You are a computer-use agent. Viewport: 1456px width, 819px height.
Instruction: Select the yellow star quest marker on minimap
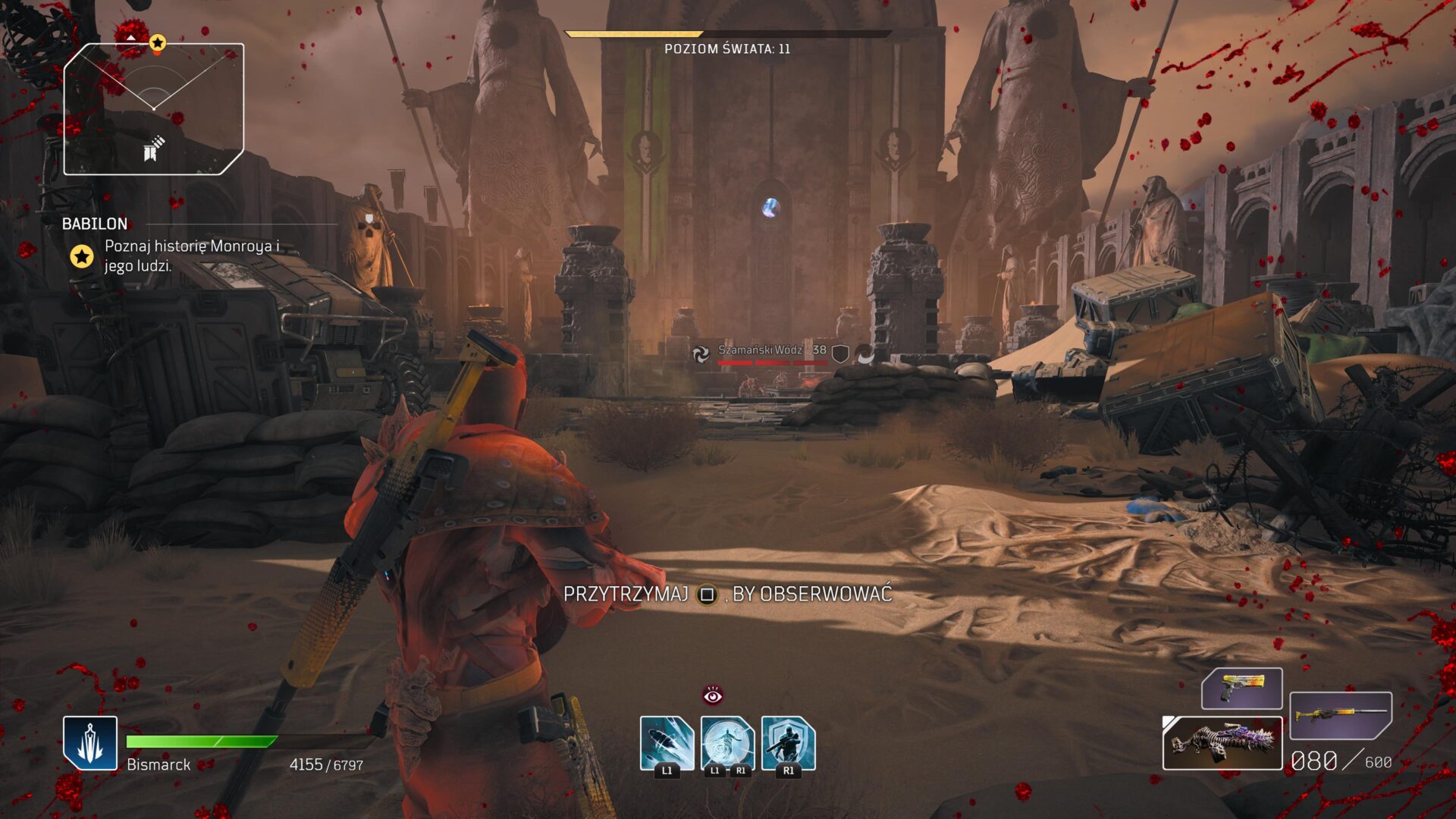[157, 42]
